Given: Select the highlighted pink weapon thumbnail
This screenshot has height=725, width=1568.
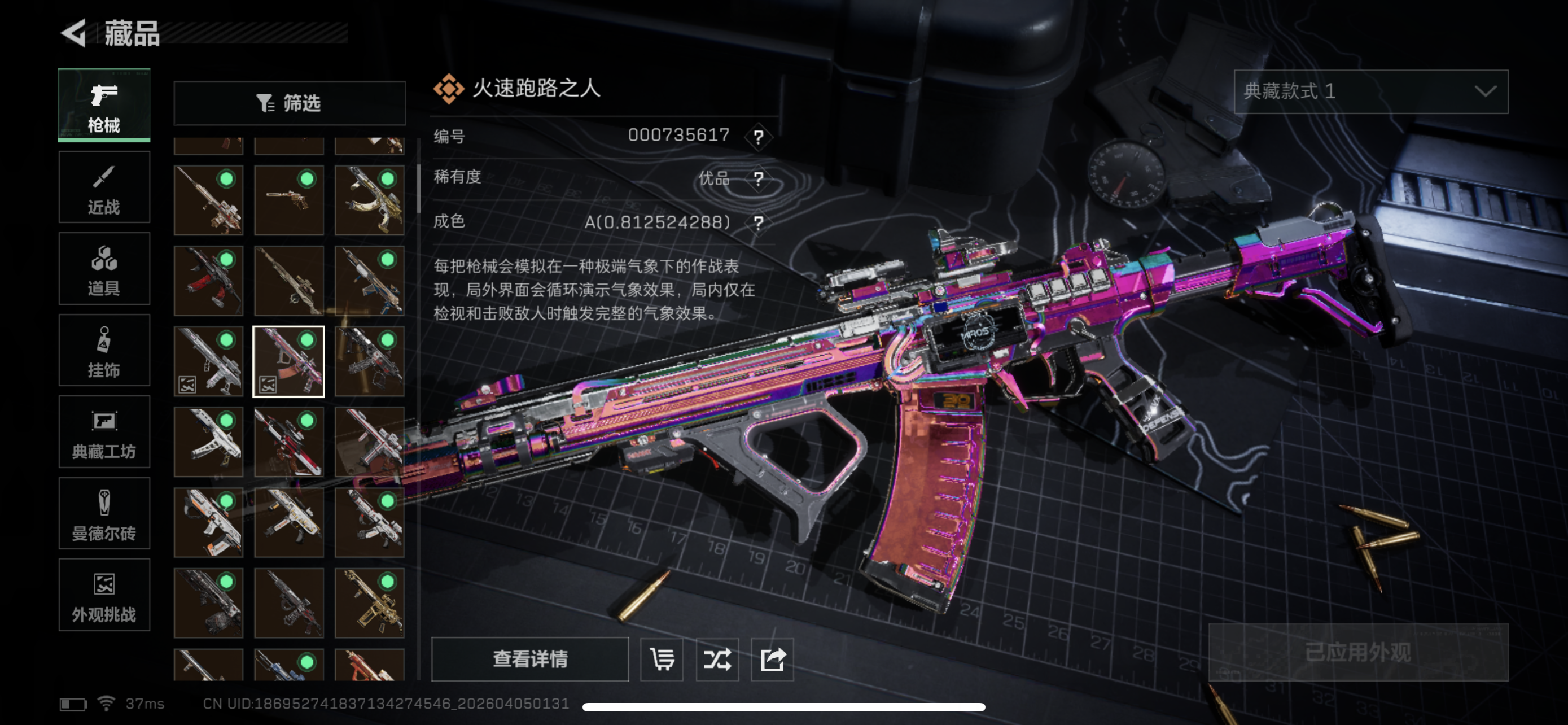Looking at the screenshot, I should click(288, 361).
